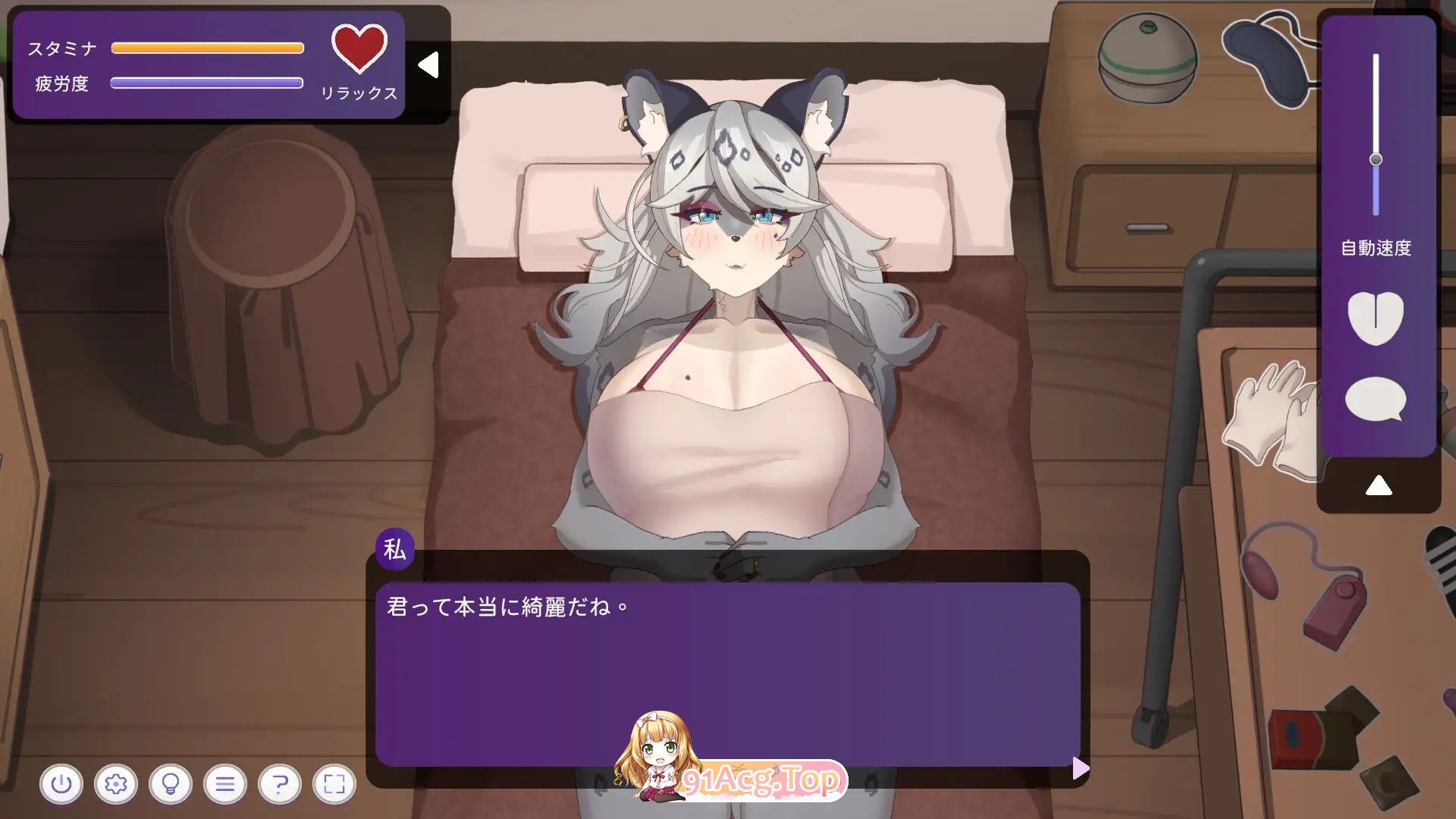The image size is (1456, 819).
Task: Open the hamburger menu icon
Action: 226,783
